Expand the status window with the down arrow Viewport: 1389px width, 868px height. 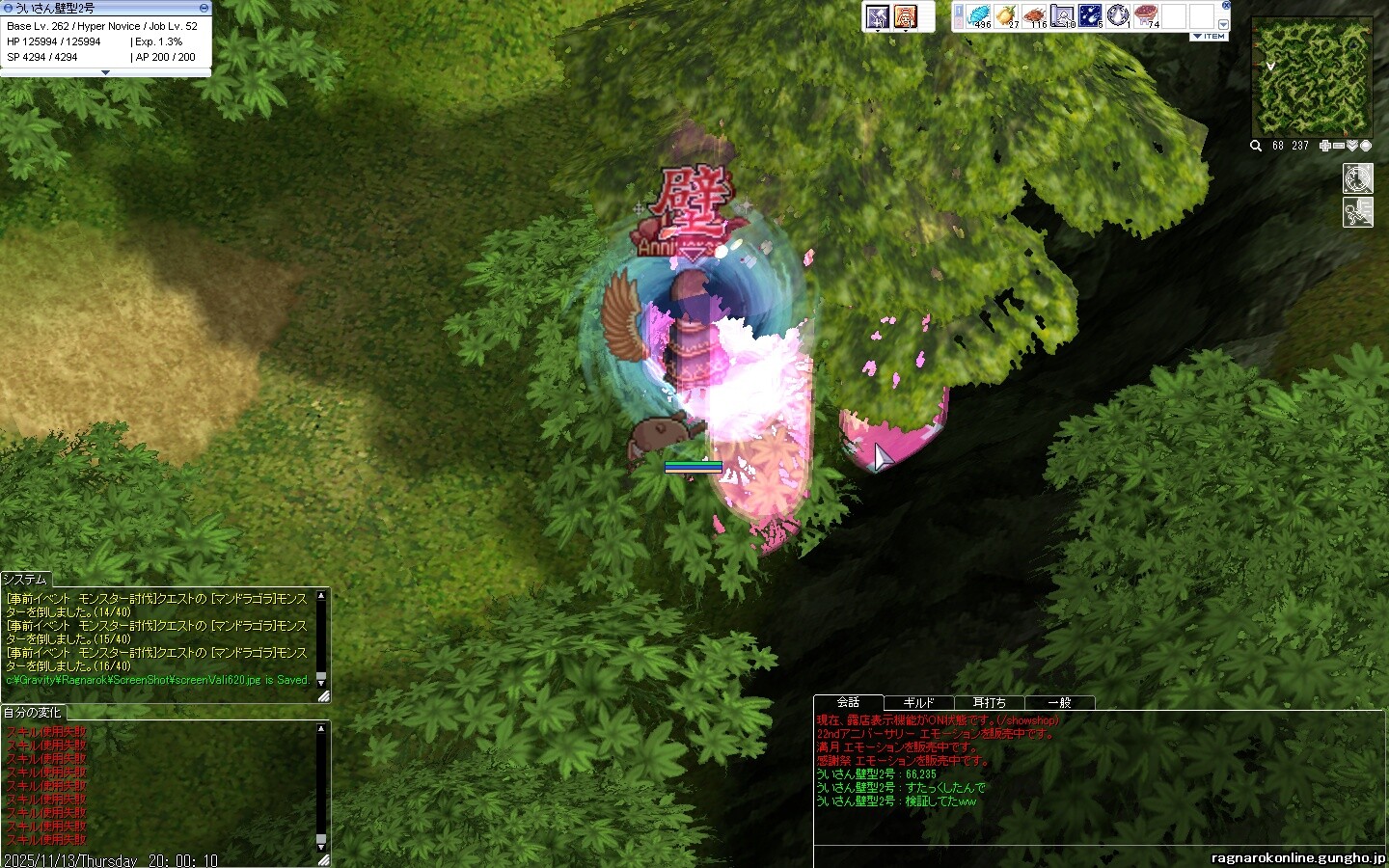point(106,72)
